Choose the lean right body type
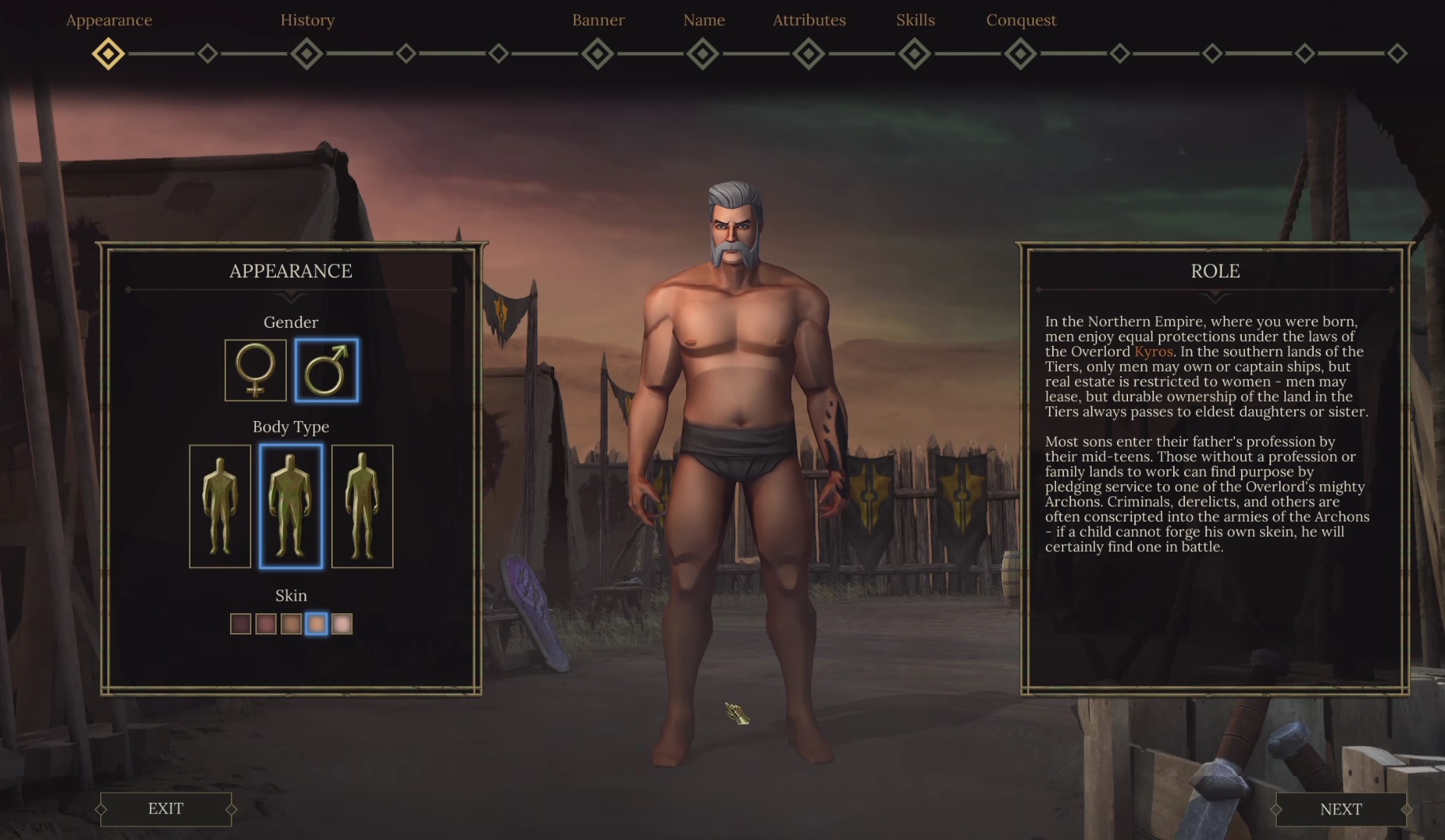The height and width of the screenshot is (840, 1445). coord(362,506)
